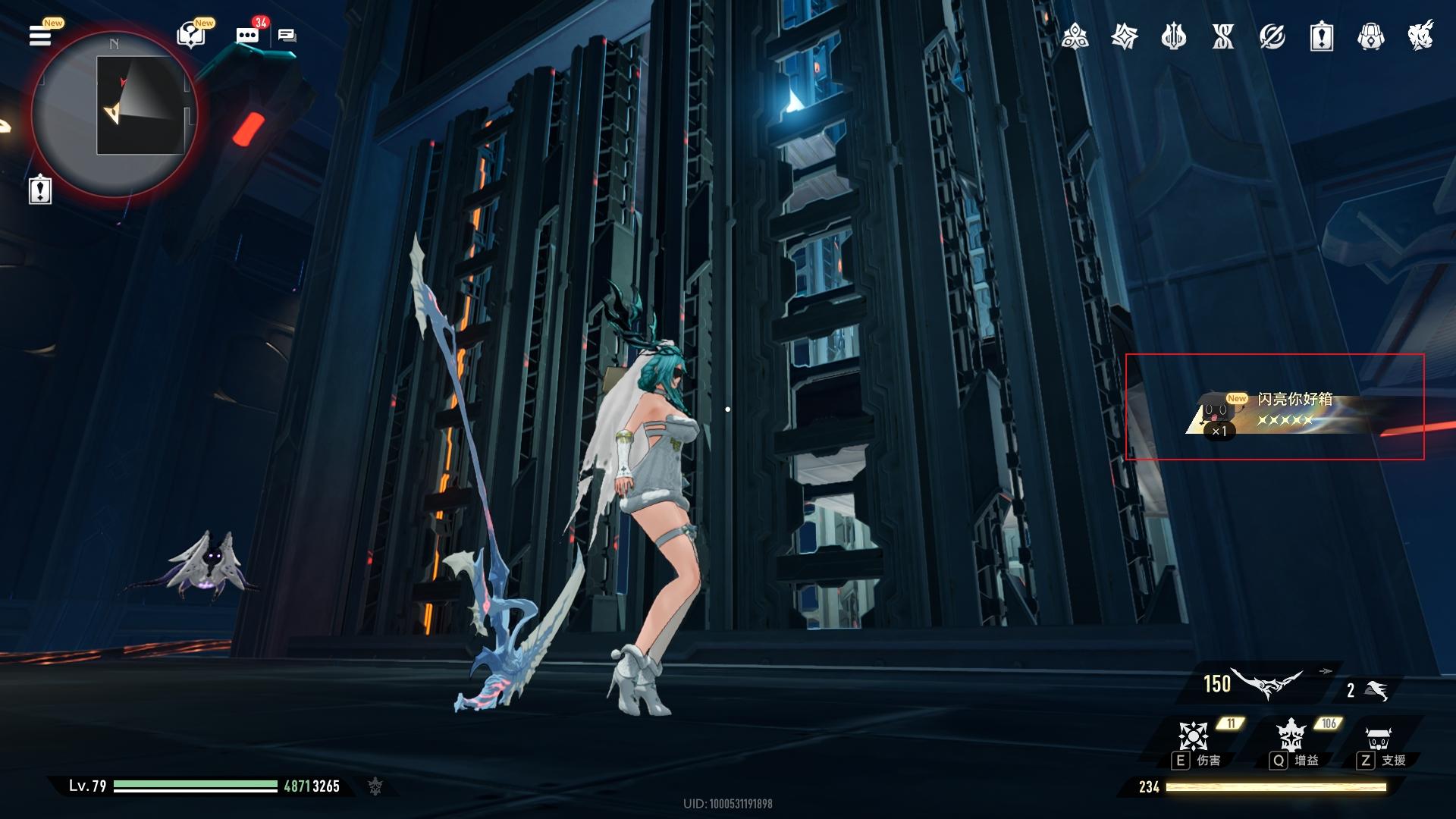The width and height of the screenshot is (1456, 819).
Task: Open the backpack inventory
Action: coord(1370,36)
